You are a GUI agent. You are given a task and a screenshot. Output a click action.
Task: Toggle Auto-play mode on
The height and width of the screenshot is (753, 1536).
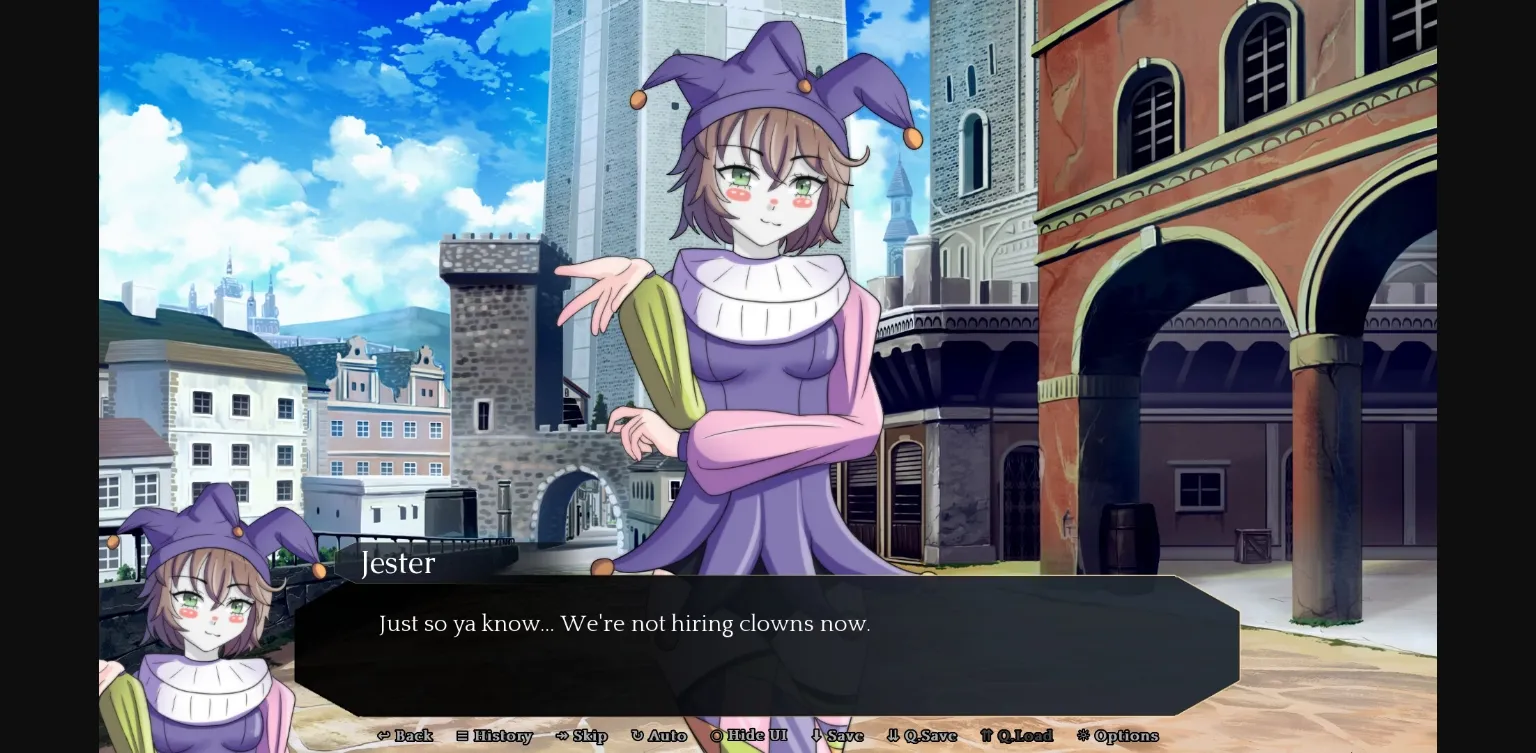pyautogui.click(x=660, y=736)
